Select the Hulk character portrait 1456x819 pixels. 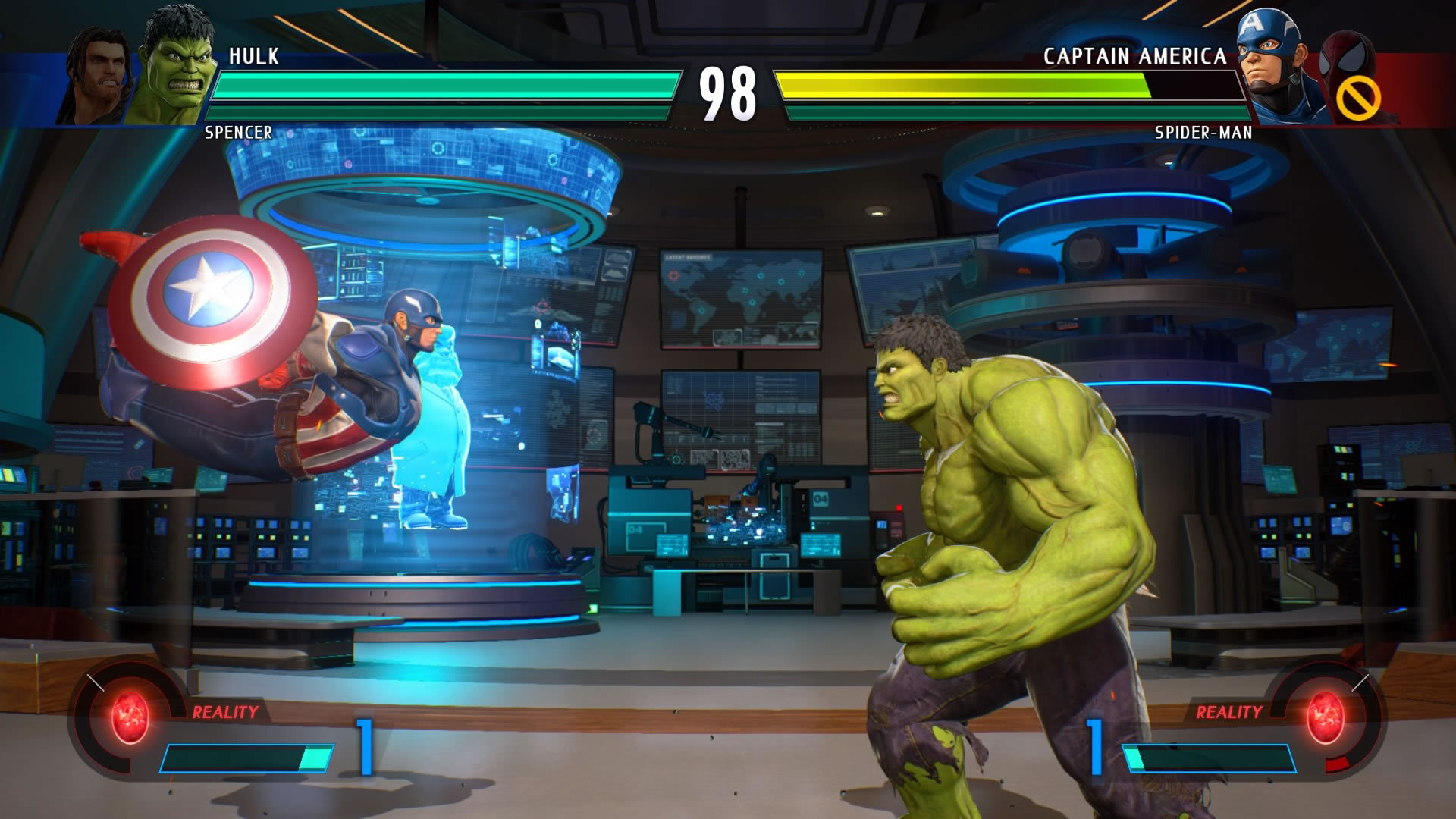(x=180, y=59)
